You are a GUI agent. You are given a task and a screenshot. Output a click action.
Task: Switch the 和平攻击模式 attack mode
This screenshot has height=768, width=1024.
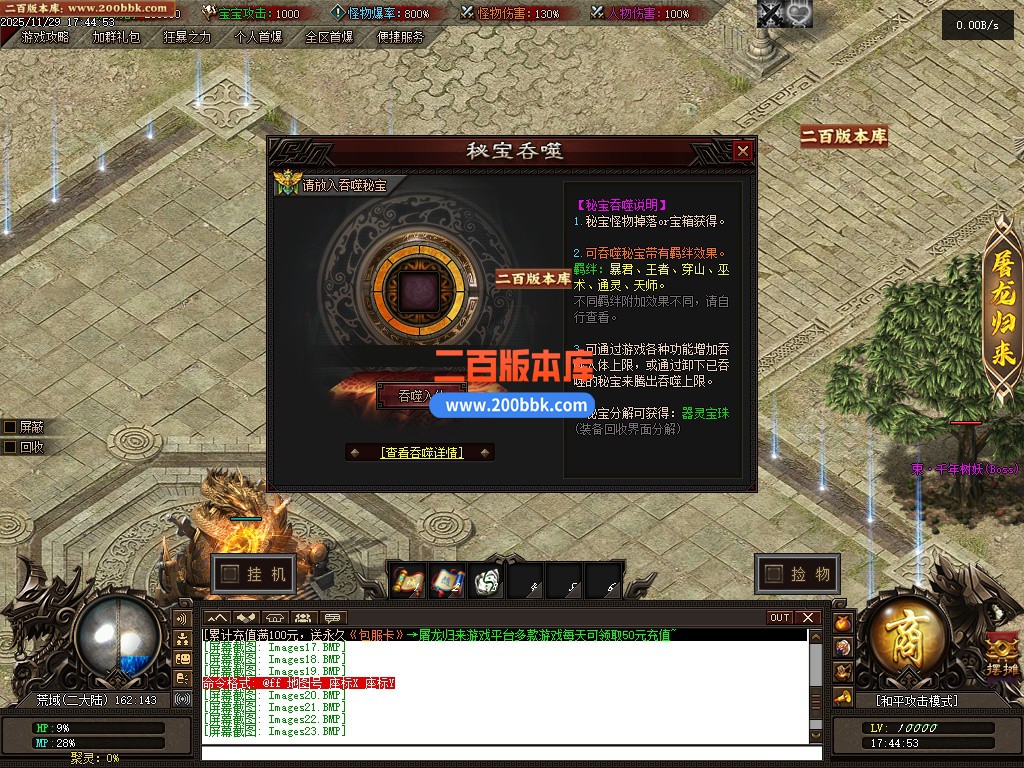pos(917,701)
